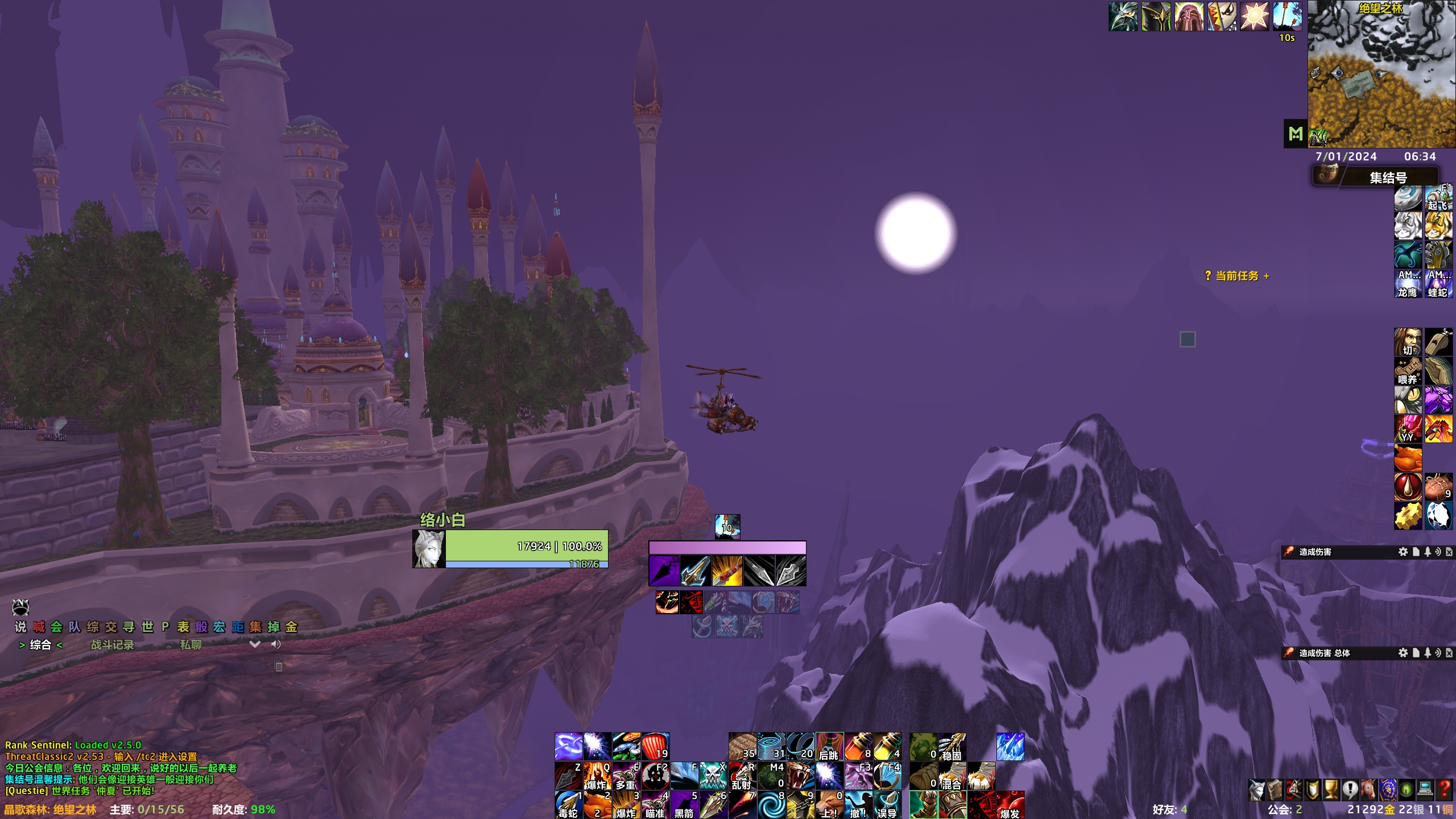The height and width of the screenshot is (819, 1456).
Task: Open the gold trophy achievements button
Action: click(1331, 789)
